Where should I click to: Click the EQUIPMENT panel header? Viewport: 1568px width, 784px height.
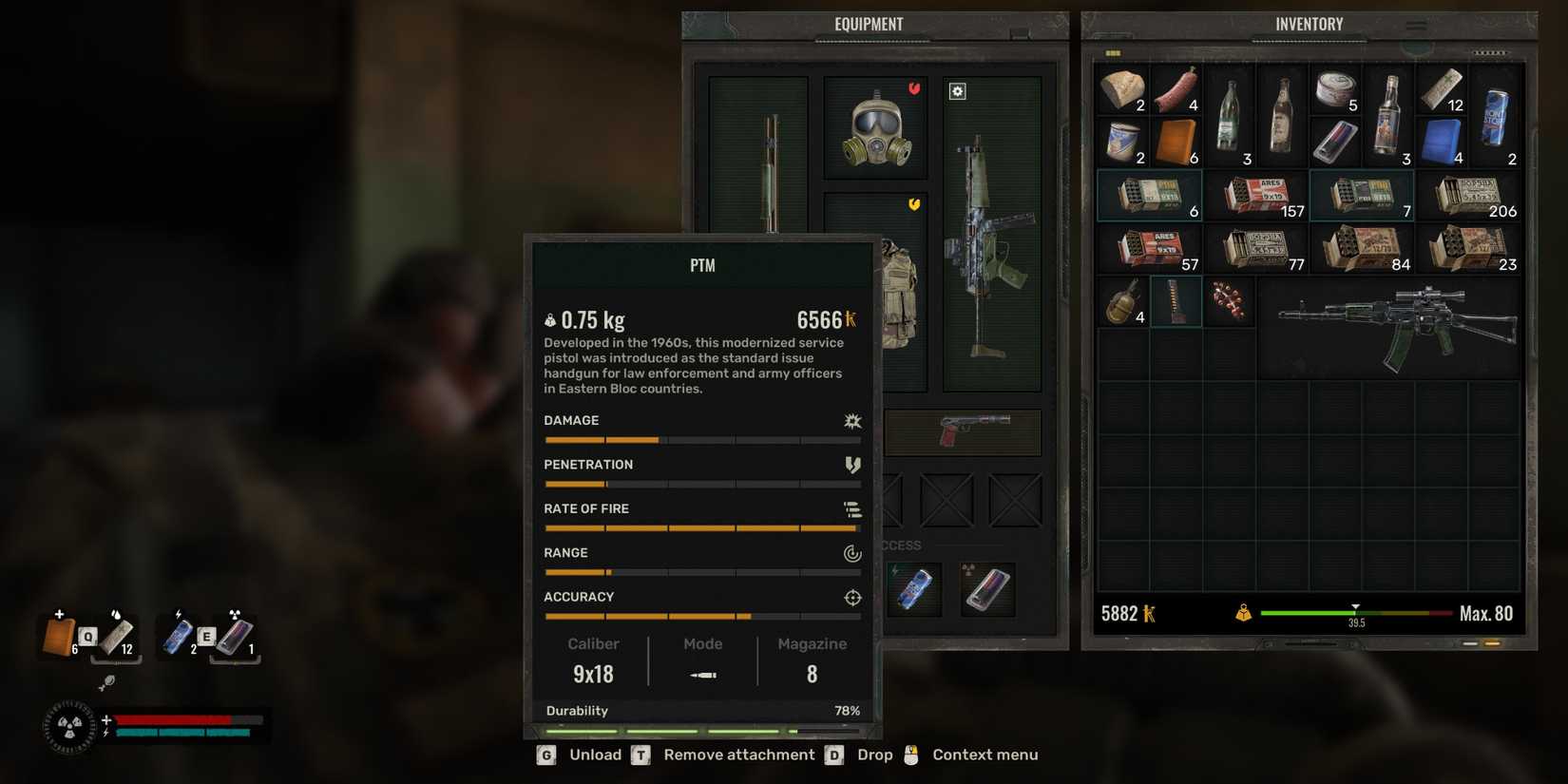pyautogui.click(x=869, y=24)
